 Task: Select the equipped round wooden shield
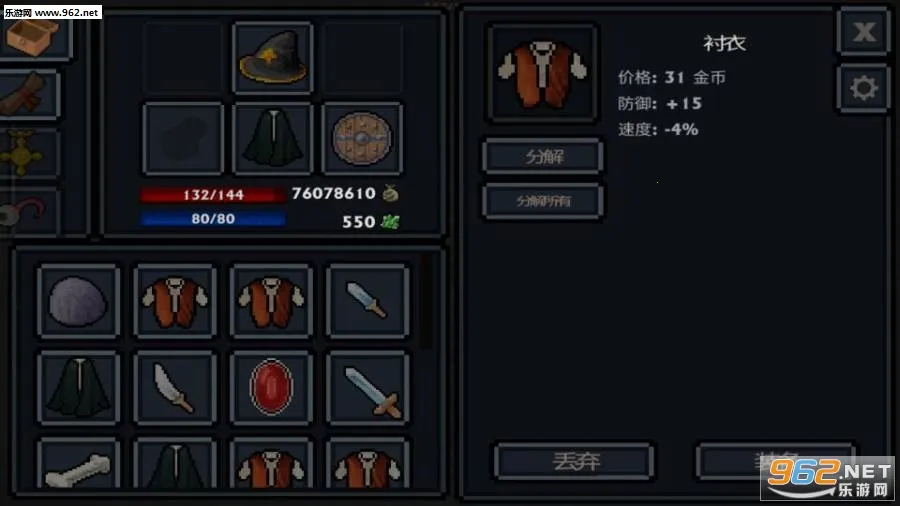362,138
